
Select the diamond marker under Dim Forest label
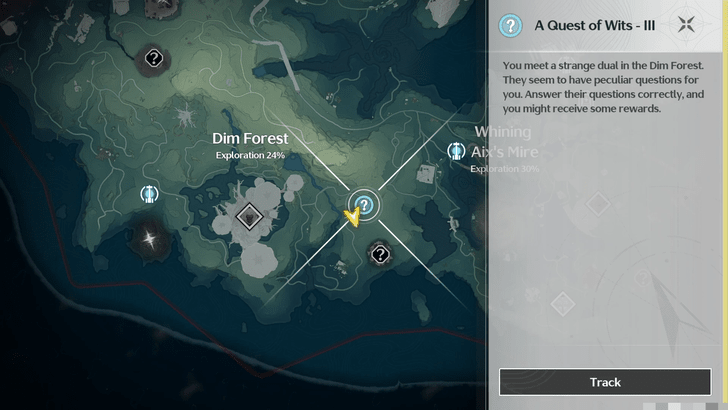click(x=249, y=215)
